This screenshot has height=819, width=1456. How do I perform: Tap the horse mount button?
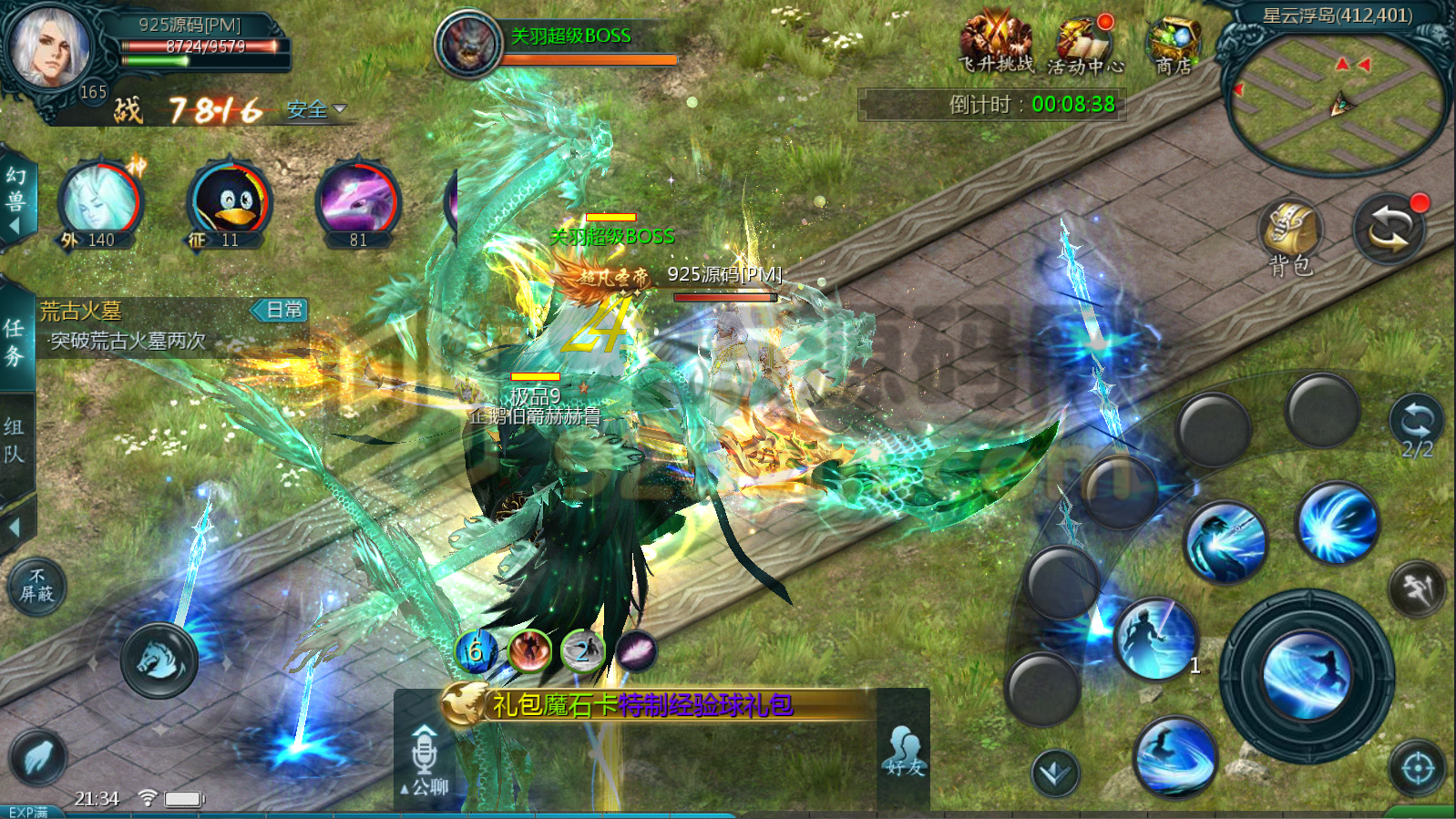(159, 660)
